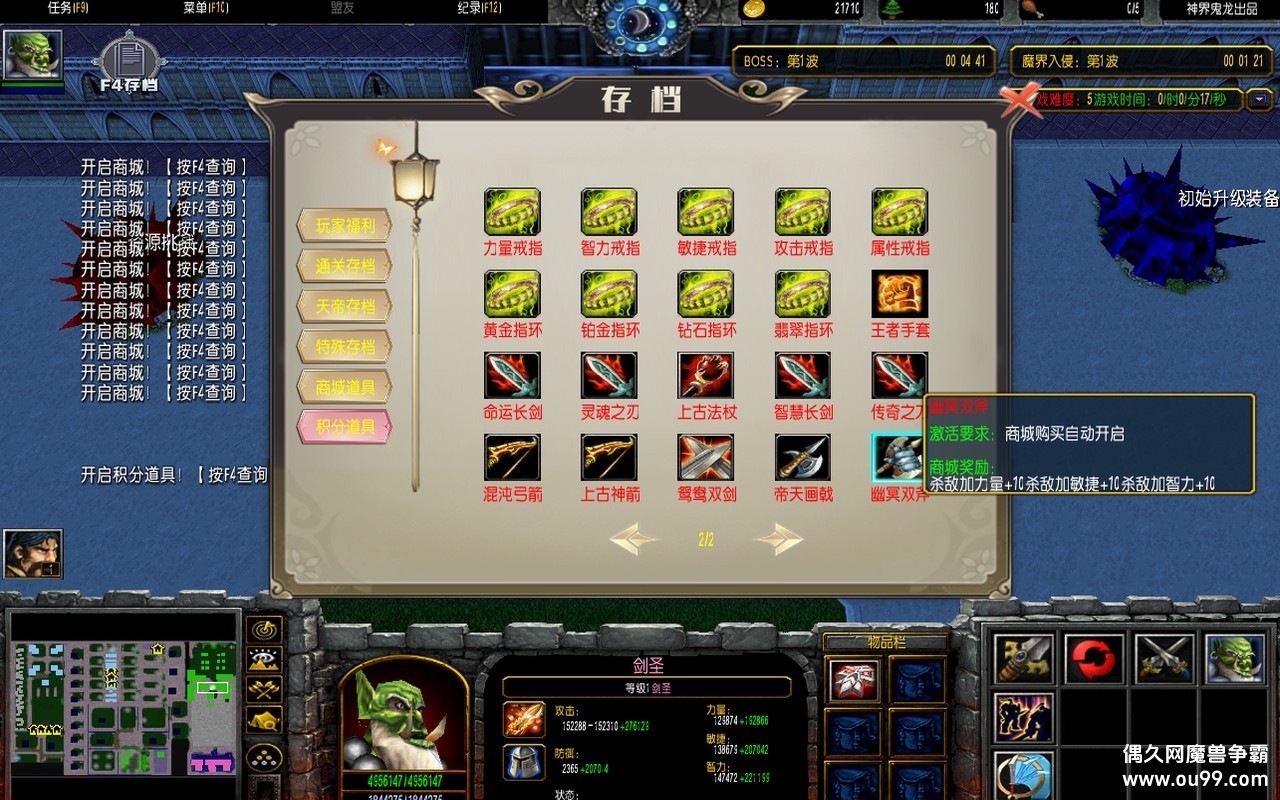Select the 天帝存档 tab
Screen dimensions: 1280x800
pyautogui.click(x=344, y=306)
